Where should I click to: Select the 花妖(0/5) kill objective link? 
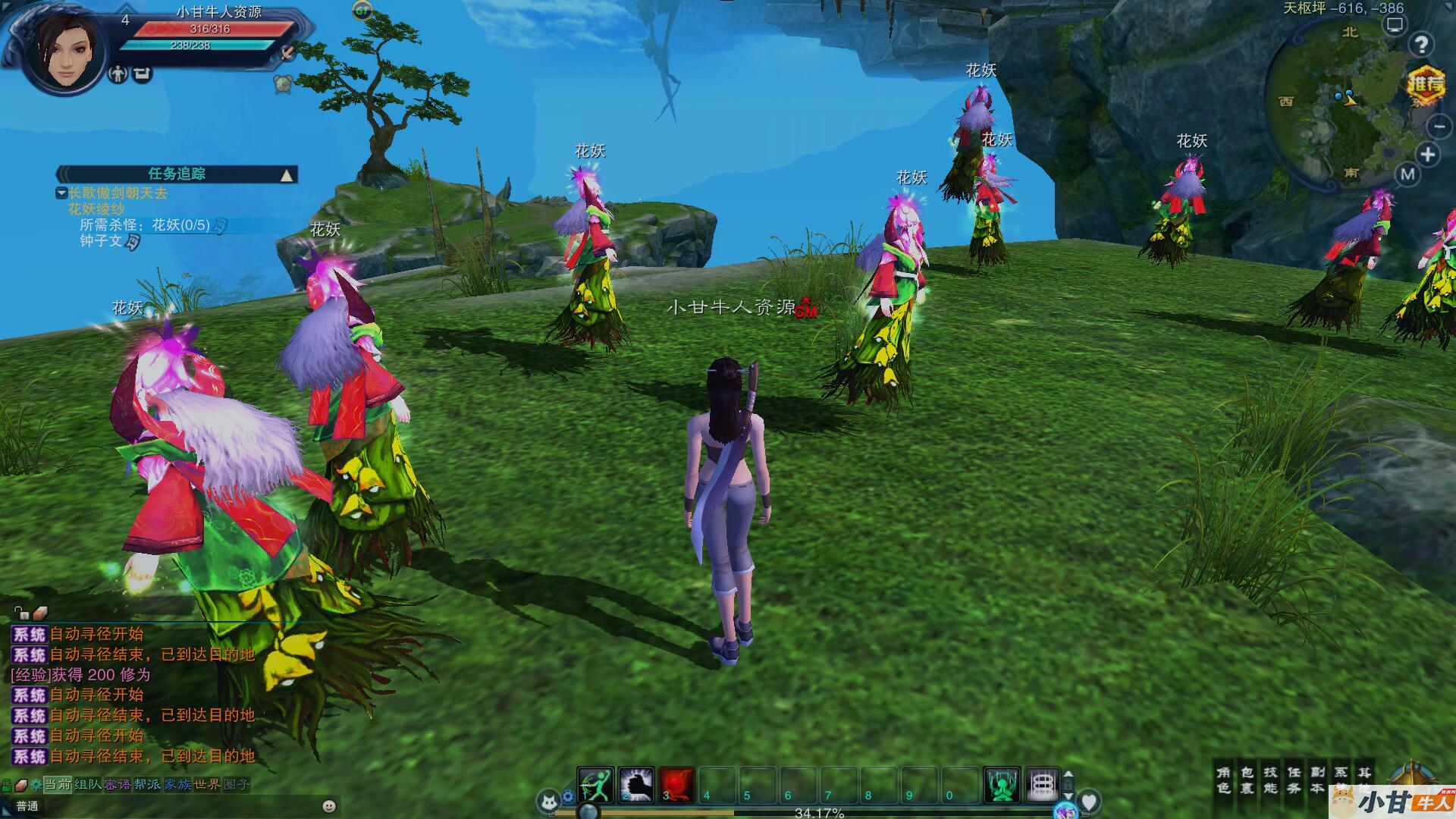(x=180, y=225)
